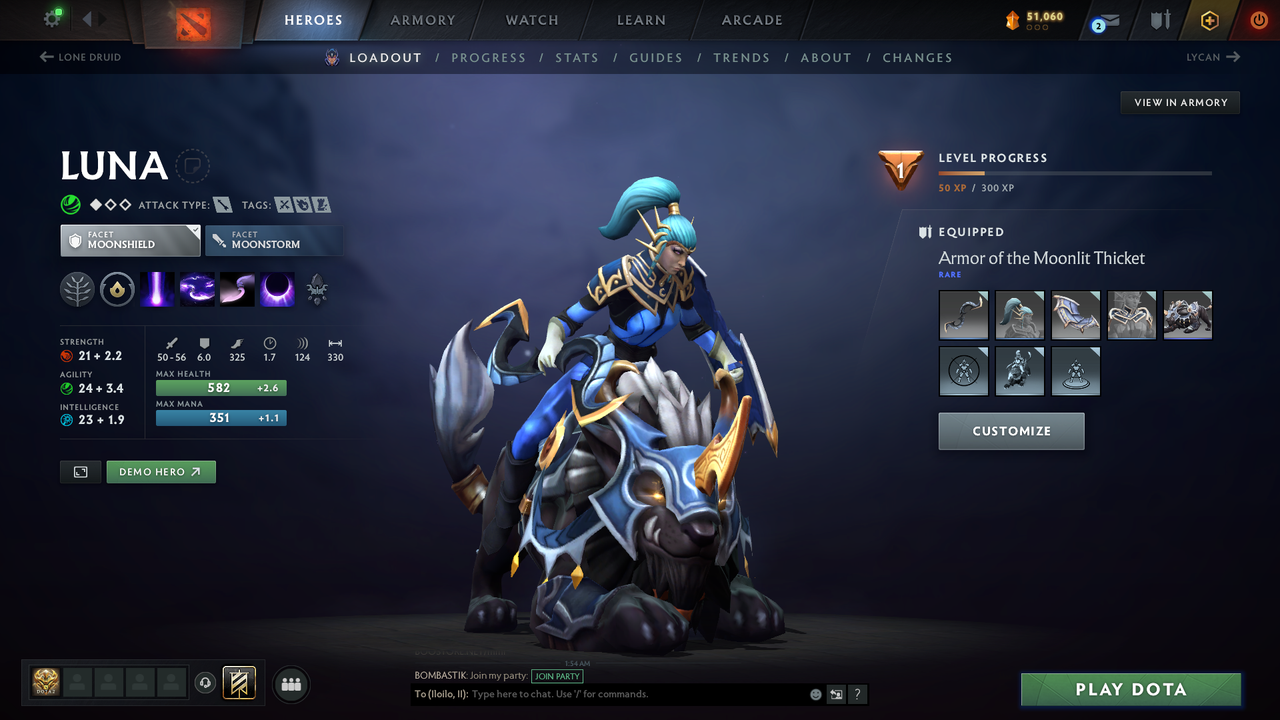Select the Moonstorm facet
This screenshot has height=720, width=1280.
[x=274, y=240]
